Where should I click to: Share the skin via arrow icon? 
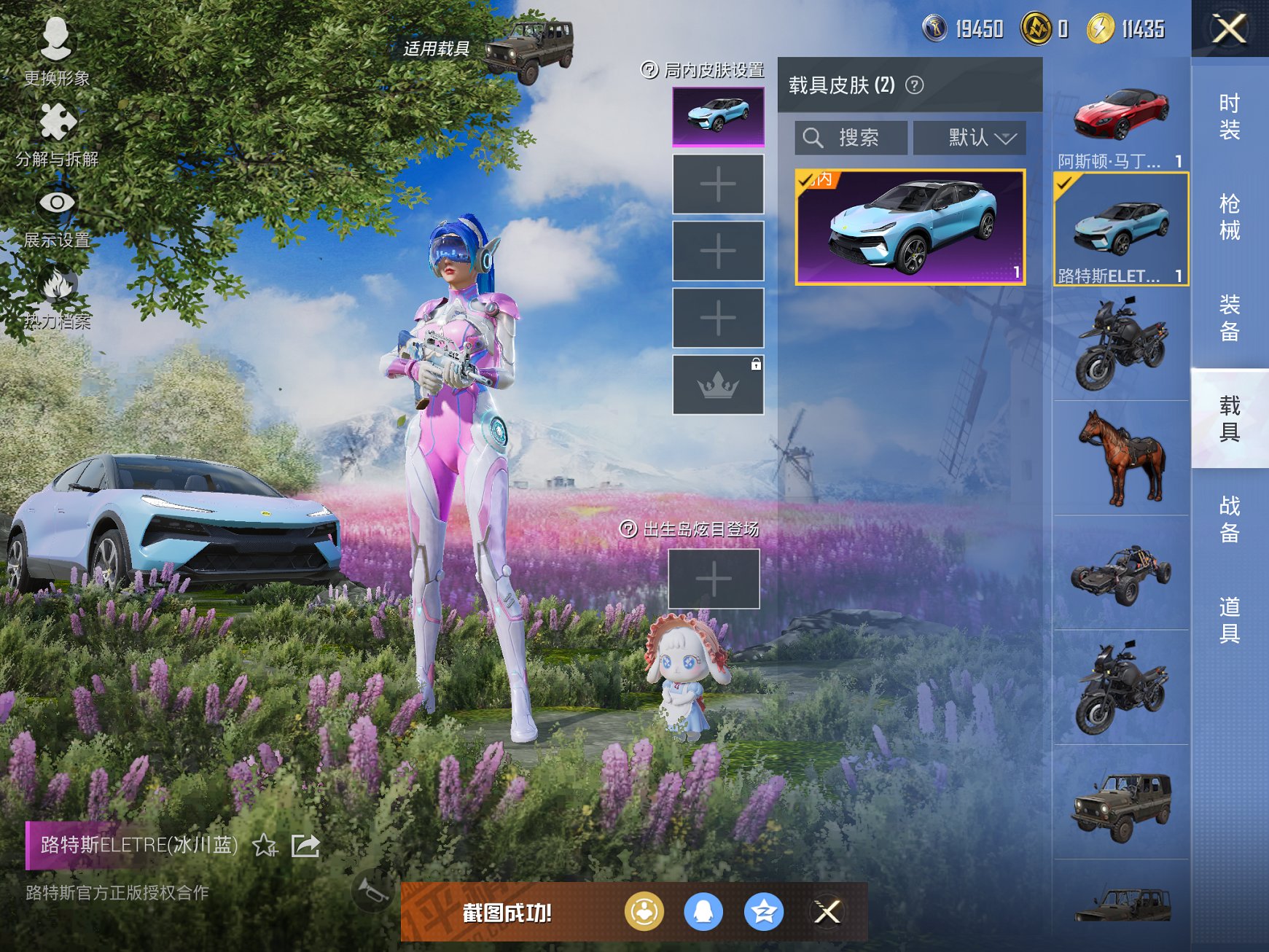pos(305,846)
